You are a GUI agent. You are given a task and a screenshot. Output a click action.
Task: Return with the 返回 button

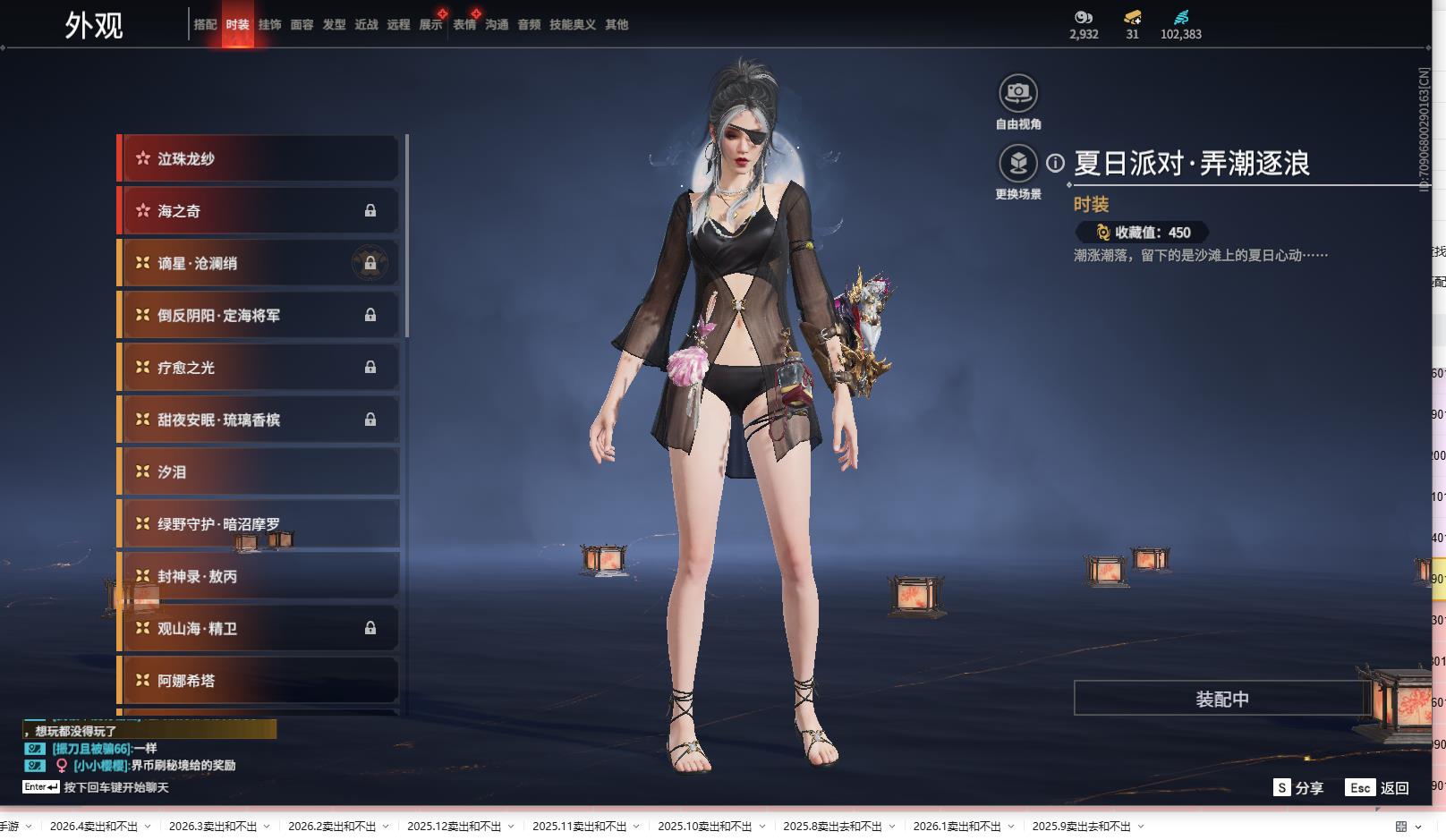click(x=1378, y=788)
